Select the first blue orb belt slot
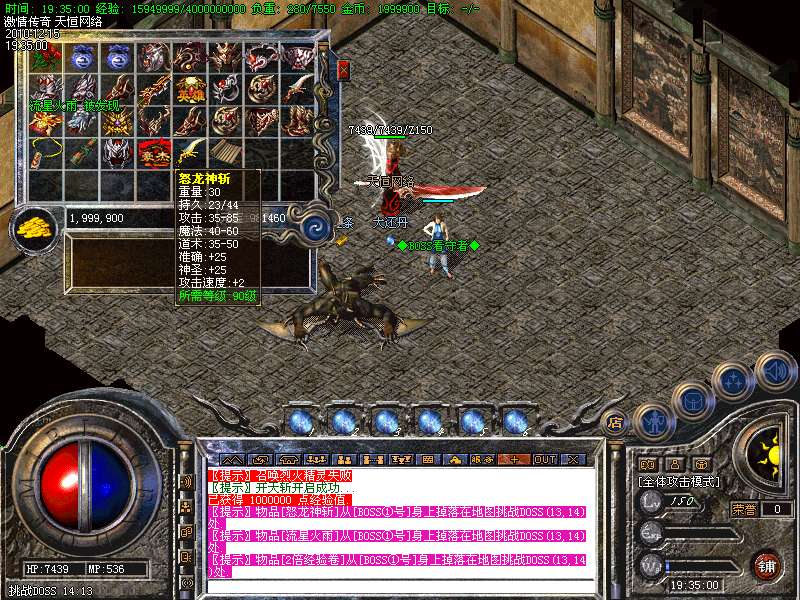The width and height of the screenshot is (800, 600). pyautogui.click(x=301, y=421)
